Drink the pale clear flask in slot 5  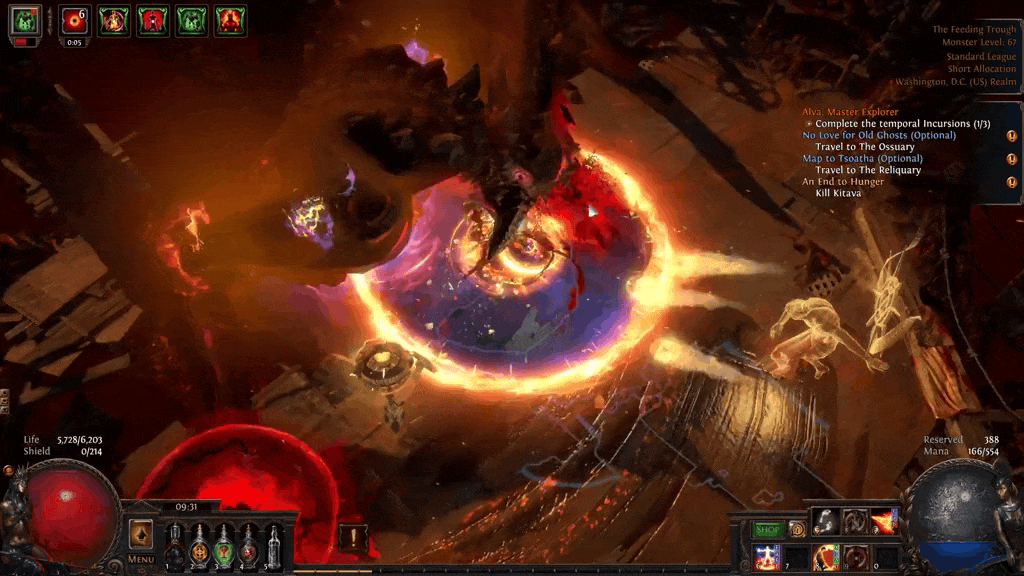coord(273,546)
